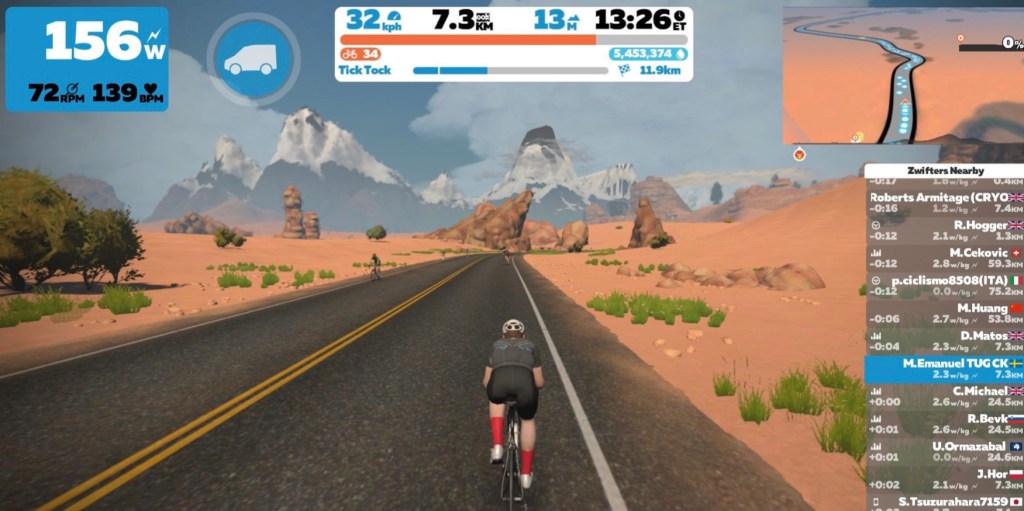Open the minimap route view

pyautogui.click(x=901, y=74)
